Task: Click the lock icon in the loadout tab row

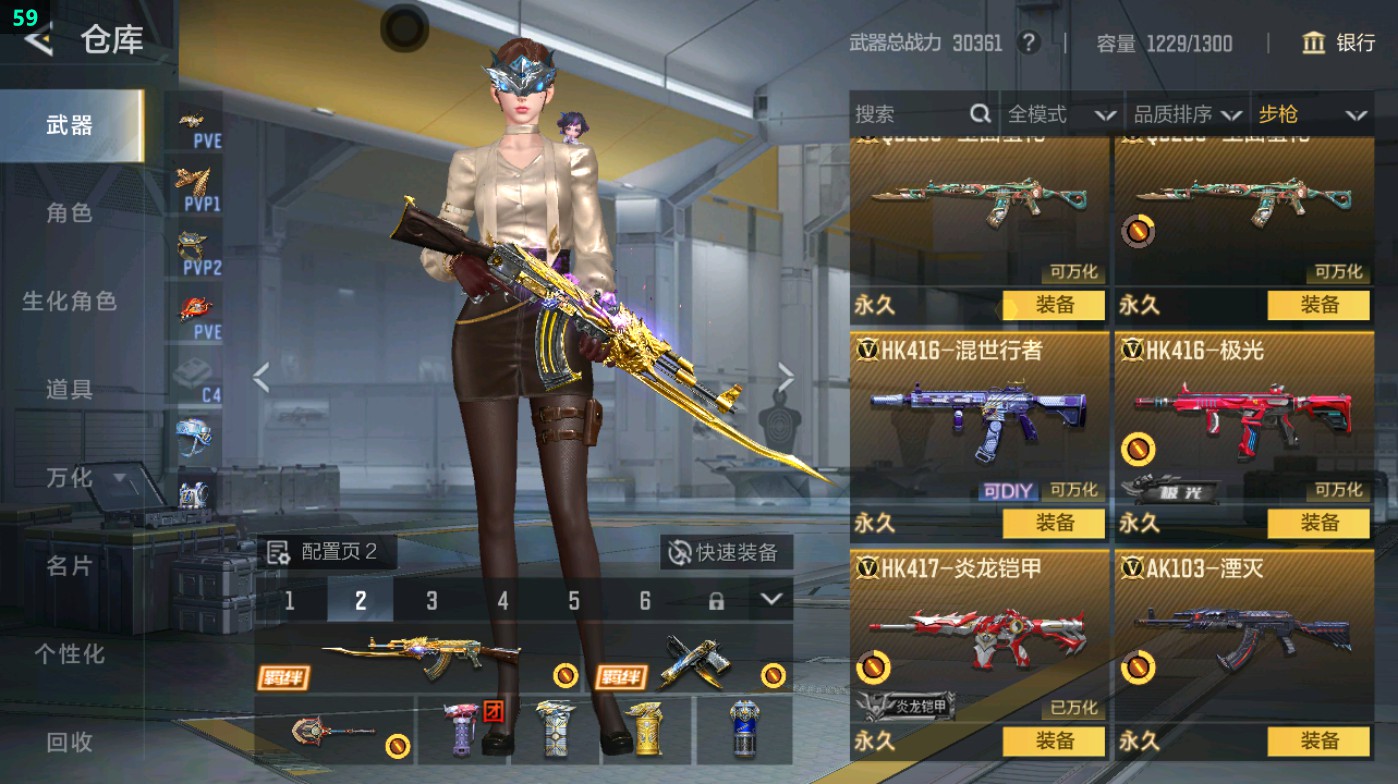Action: click(716, 602)
